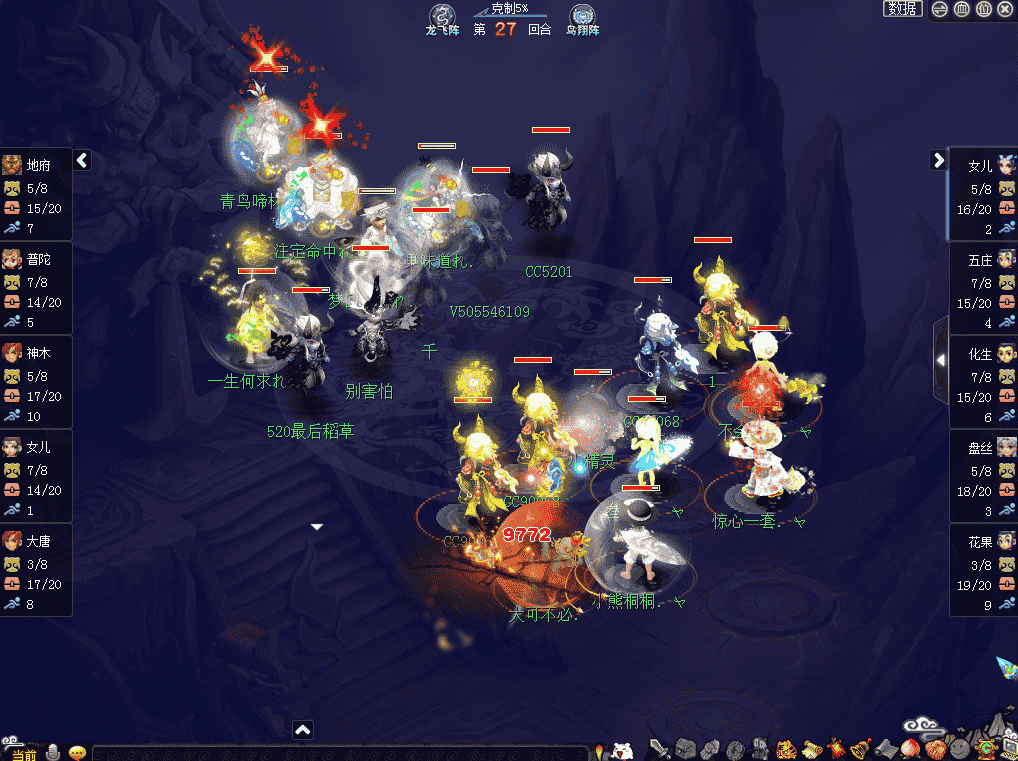Screen dimensions: 1018x761
Task: Open the side drawer arrow on right edge
Action: pos(940,359)
